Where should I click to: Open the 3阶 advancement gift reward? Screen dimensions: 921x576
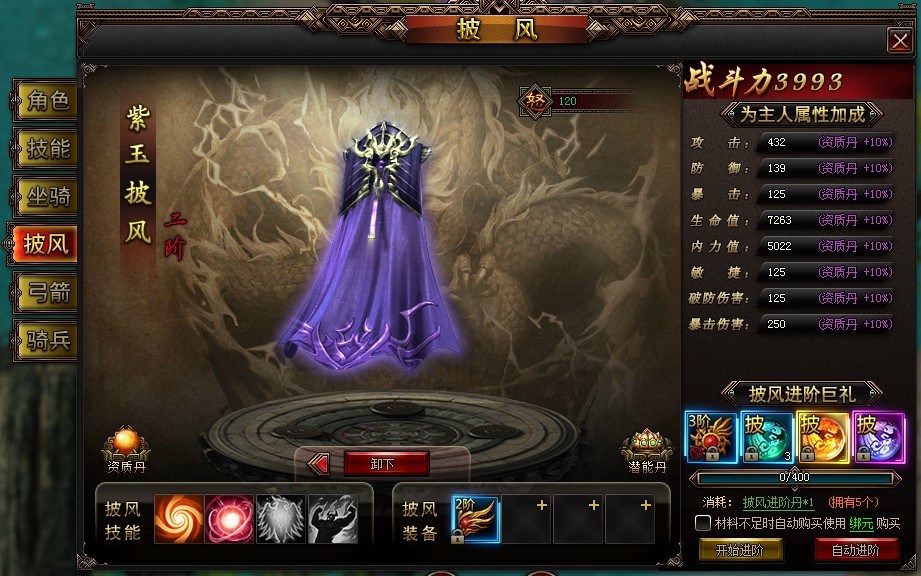point(711,436)
